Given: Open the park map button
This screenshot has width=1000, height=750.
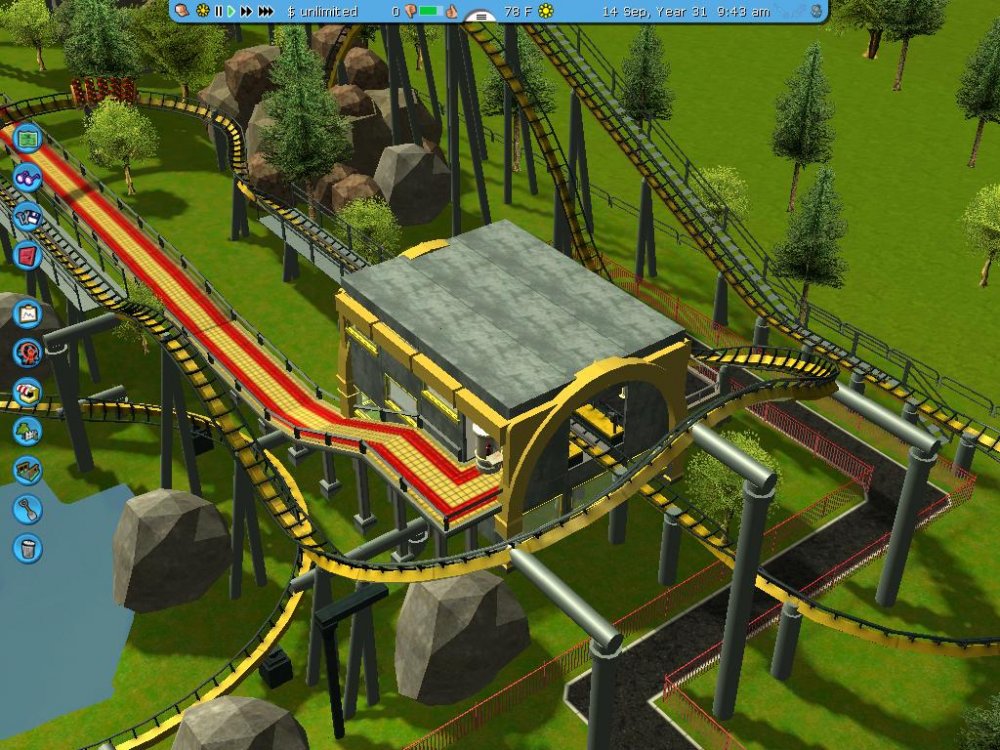Looking at the screenshot, I should 27,138.
